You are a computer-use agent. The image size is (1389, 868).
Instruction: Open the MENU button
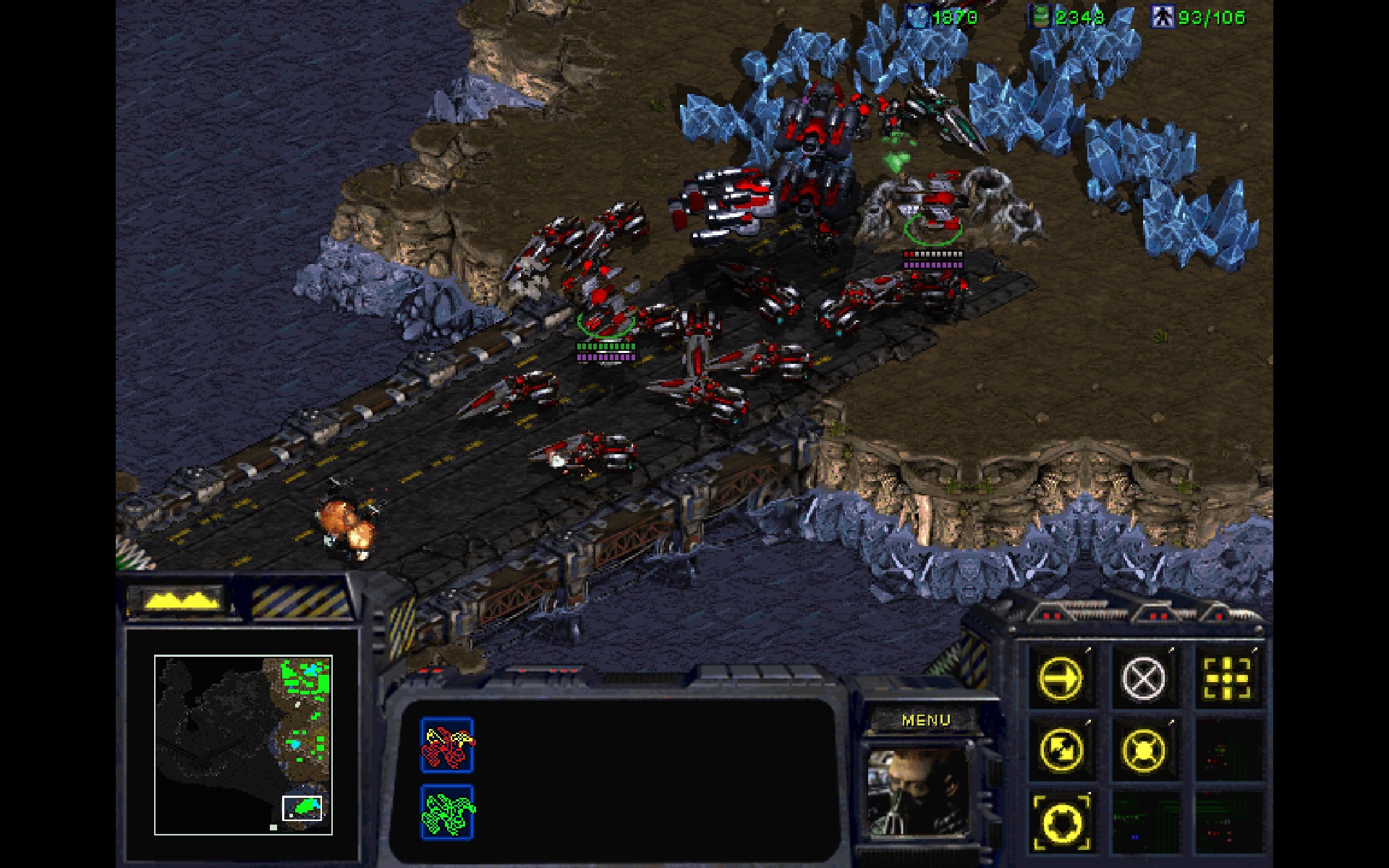[x=927, y=720]
